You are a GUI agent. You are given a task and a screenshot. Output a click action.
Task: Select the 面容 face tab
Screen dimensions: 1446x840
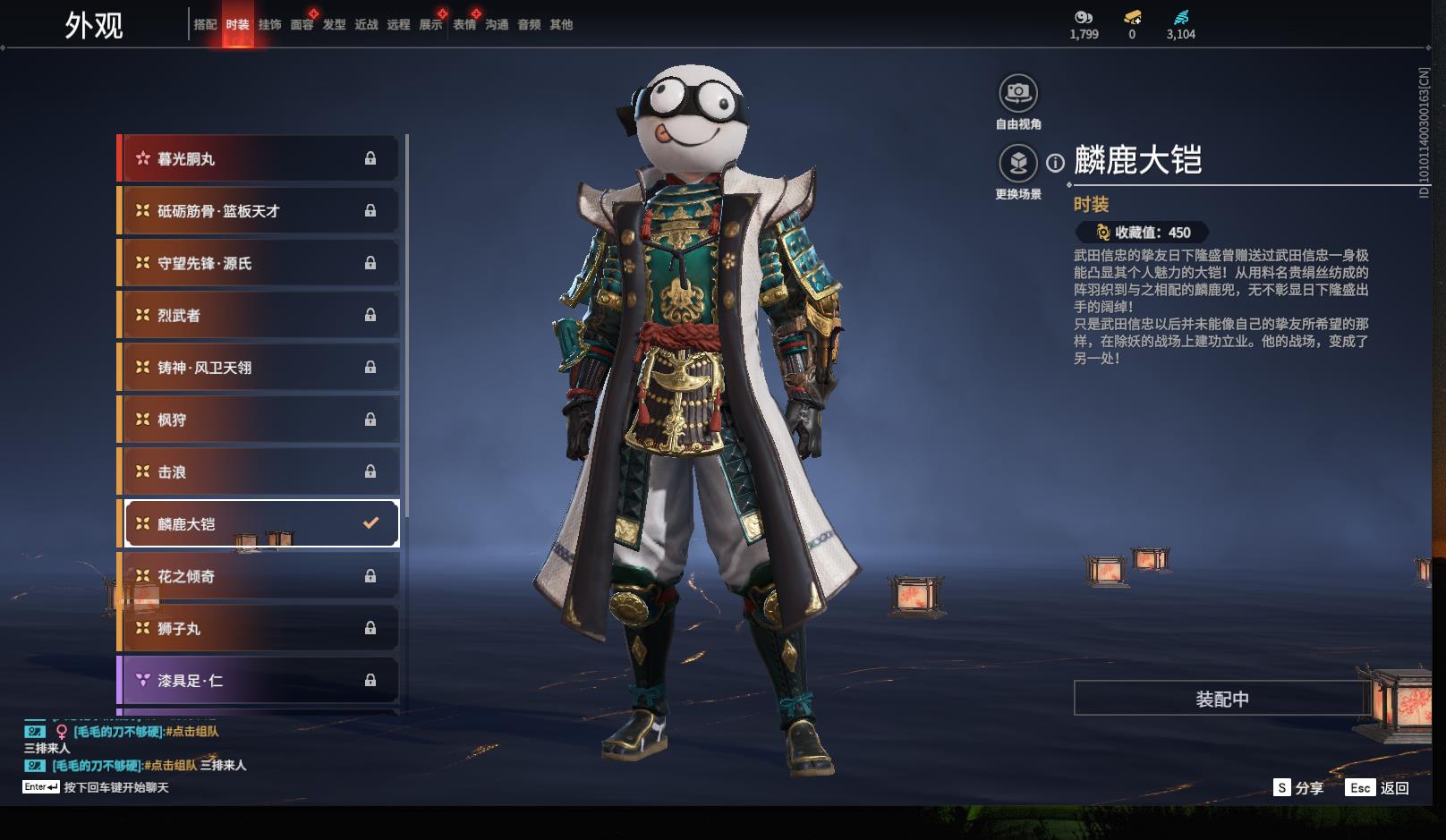302,25
